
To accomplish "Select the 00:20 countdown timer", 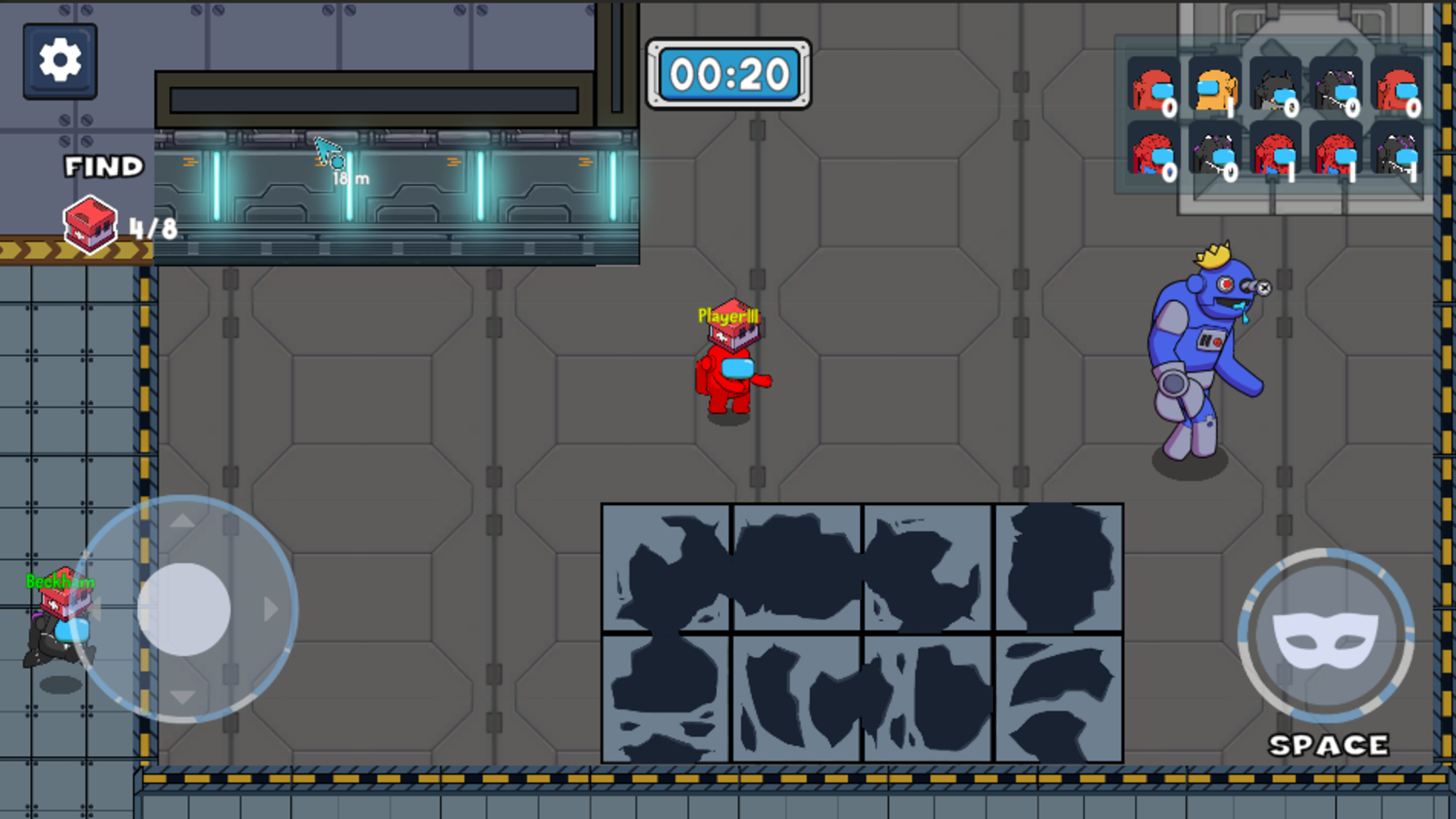I will coord(728,76).
